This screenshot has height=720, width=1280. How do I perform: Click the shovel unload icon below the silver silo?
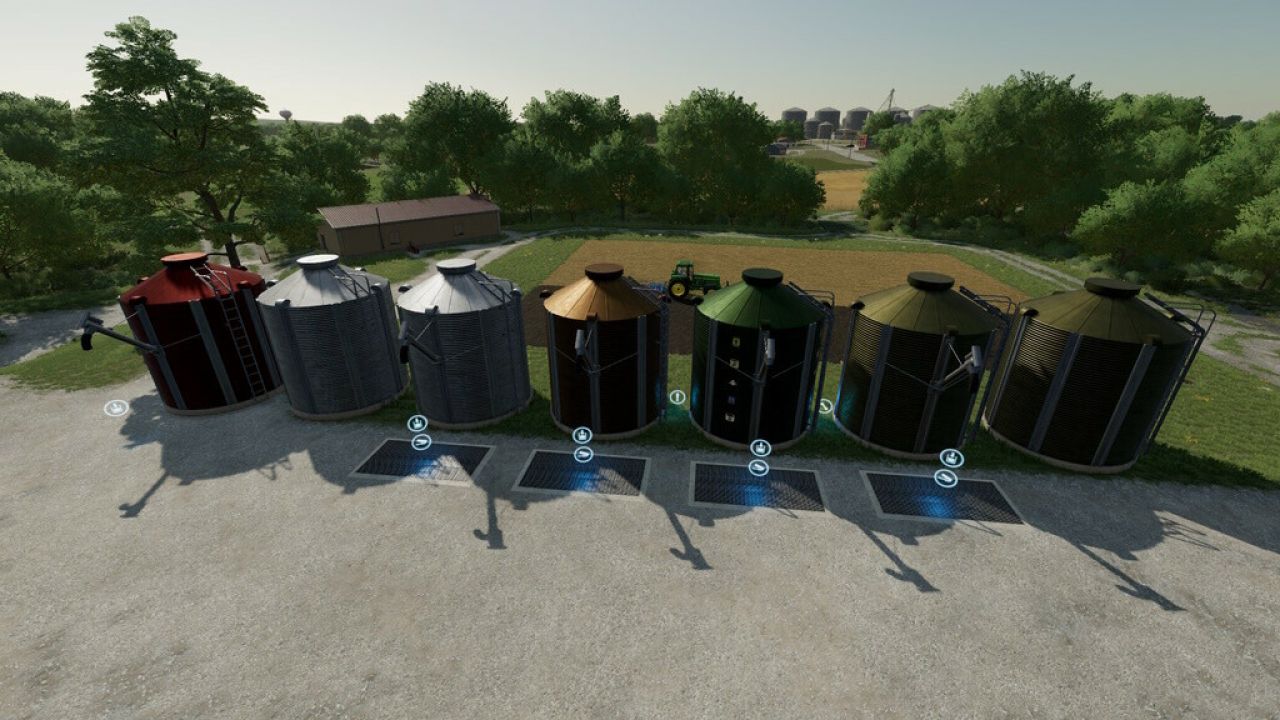(421, 441)
